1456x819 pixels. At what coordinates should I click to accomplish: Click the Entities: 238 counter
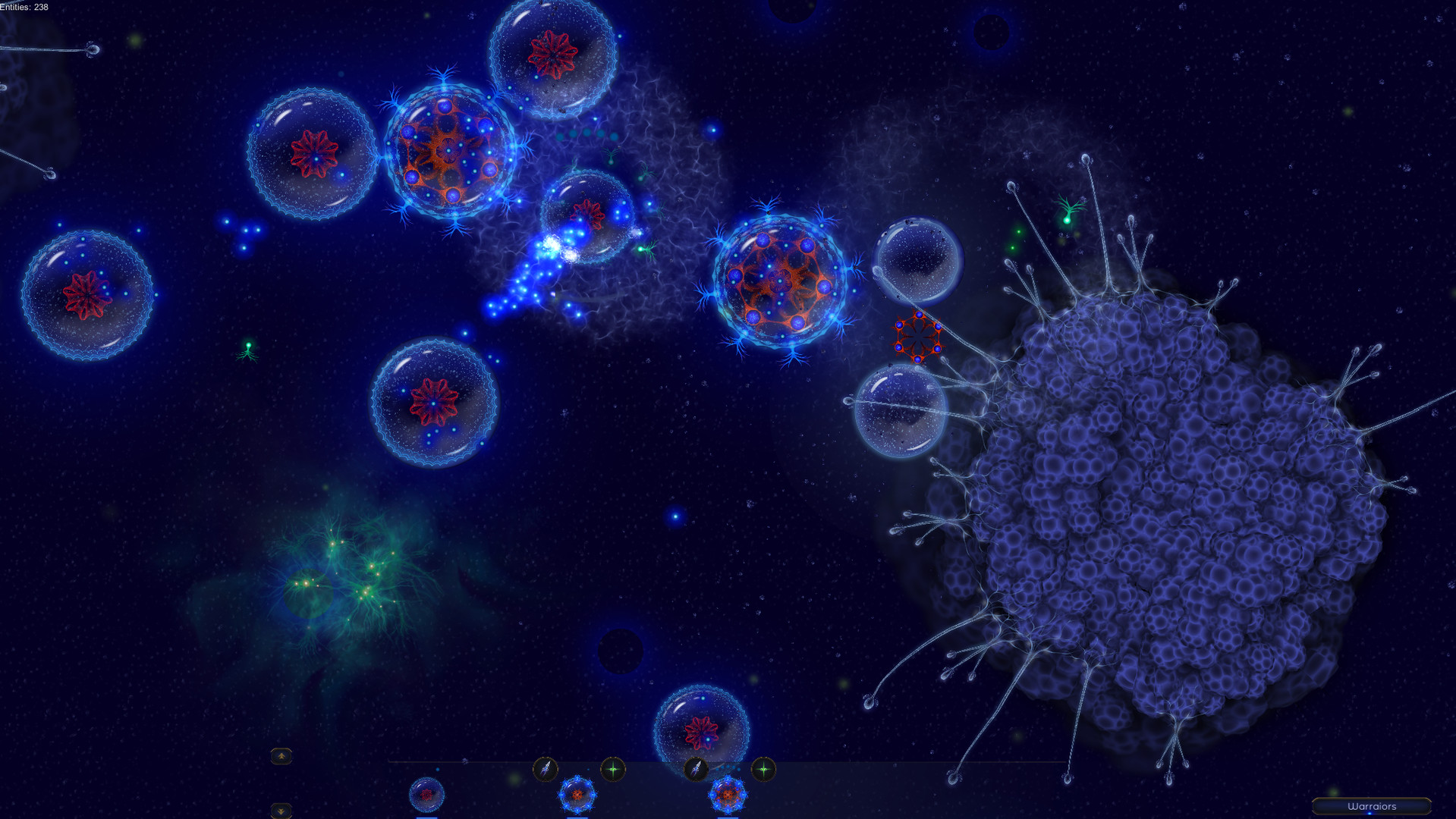pos(24,5)
